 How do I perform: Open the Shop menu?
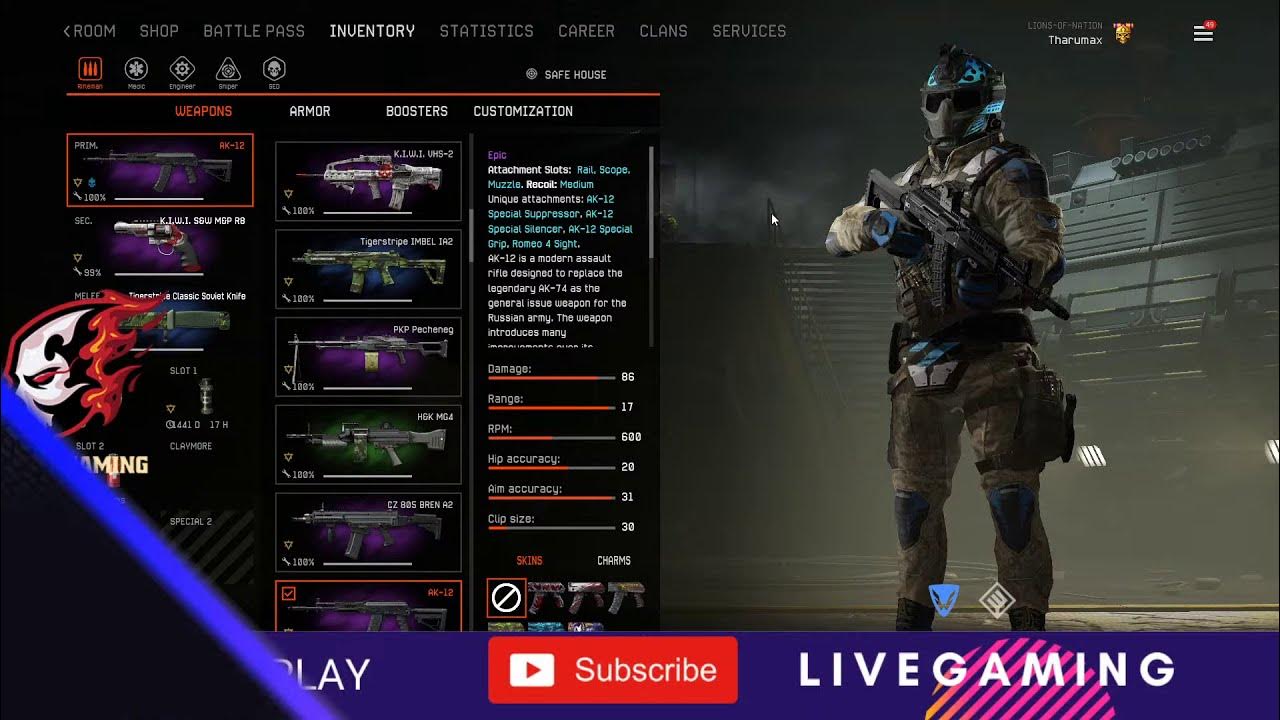pos(159,31)
